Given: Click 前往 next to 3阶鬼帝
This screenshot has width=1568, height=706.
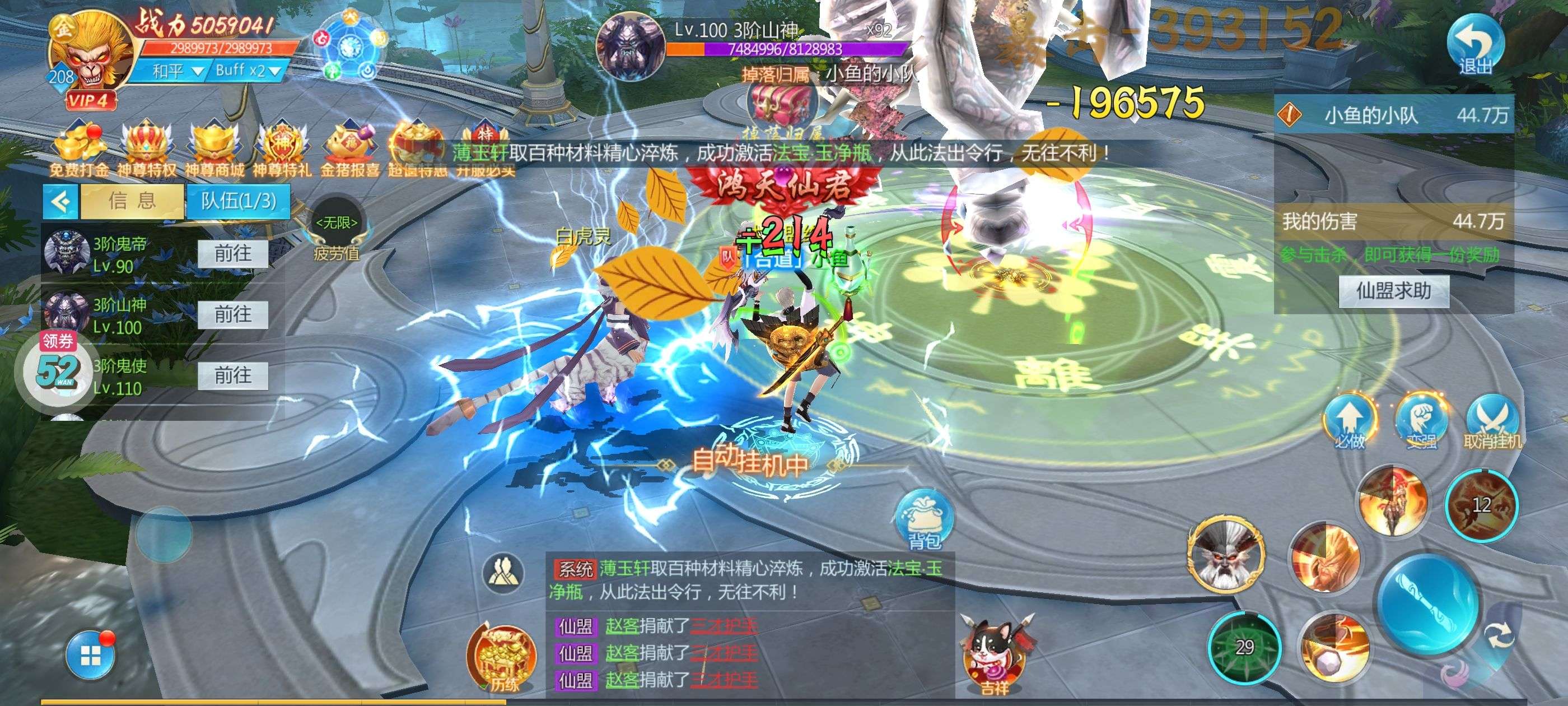Looking at the screenshot, I should 234,253.
